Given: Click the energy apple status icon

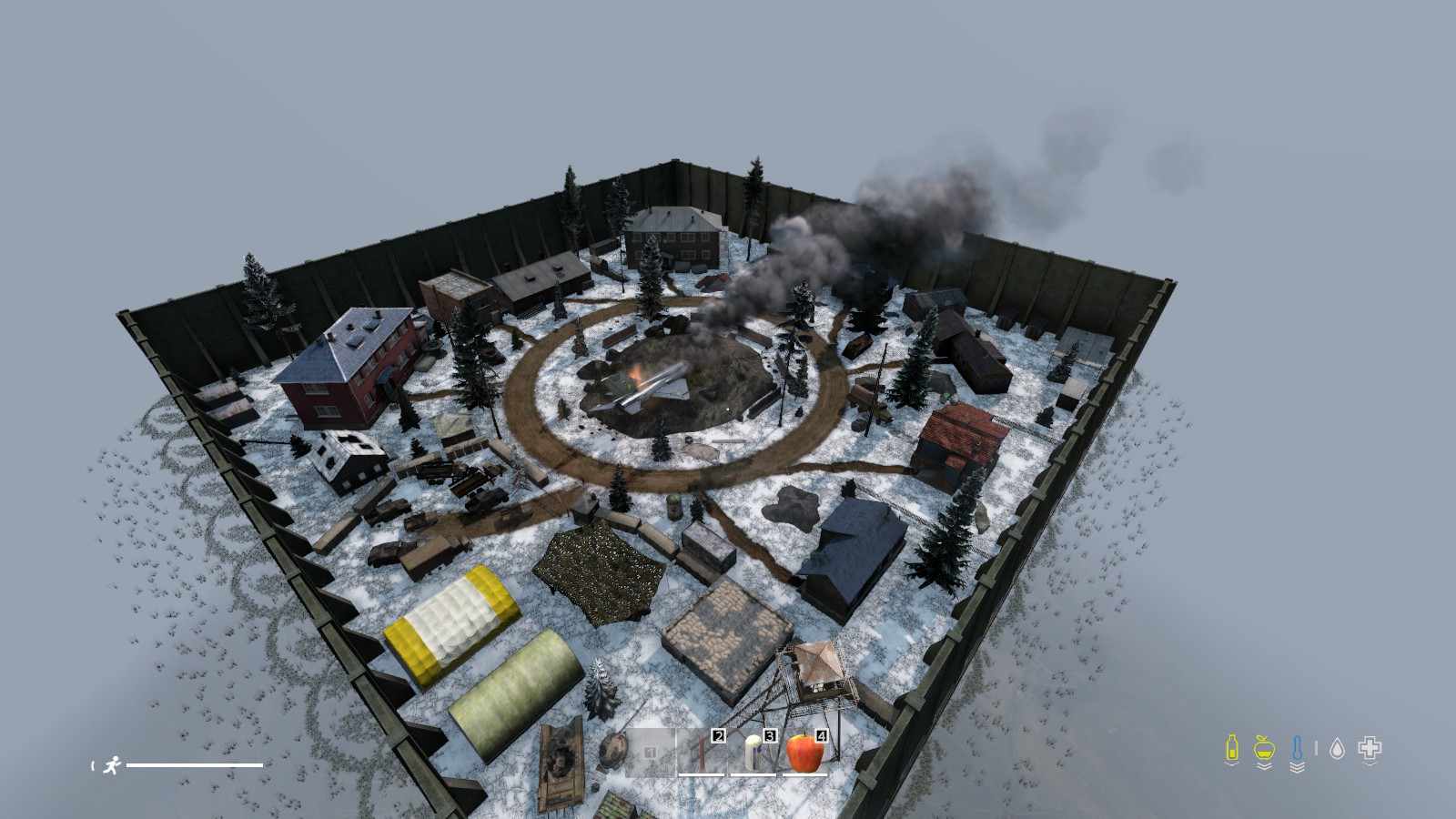Looking at the screenshot, I should (x=1263, y=748).
